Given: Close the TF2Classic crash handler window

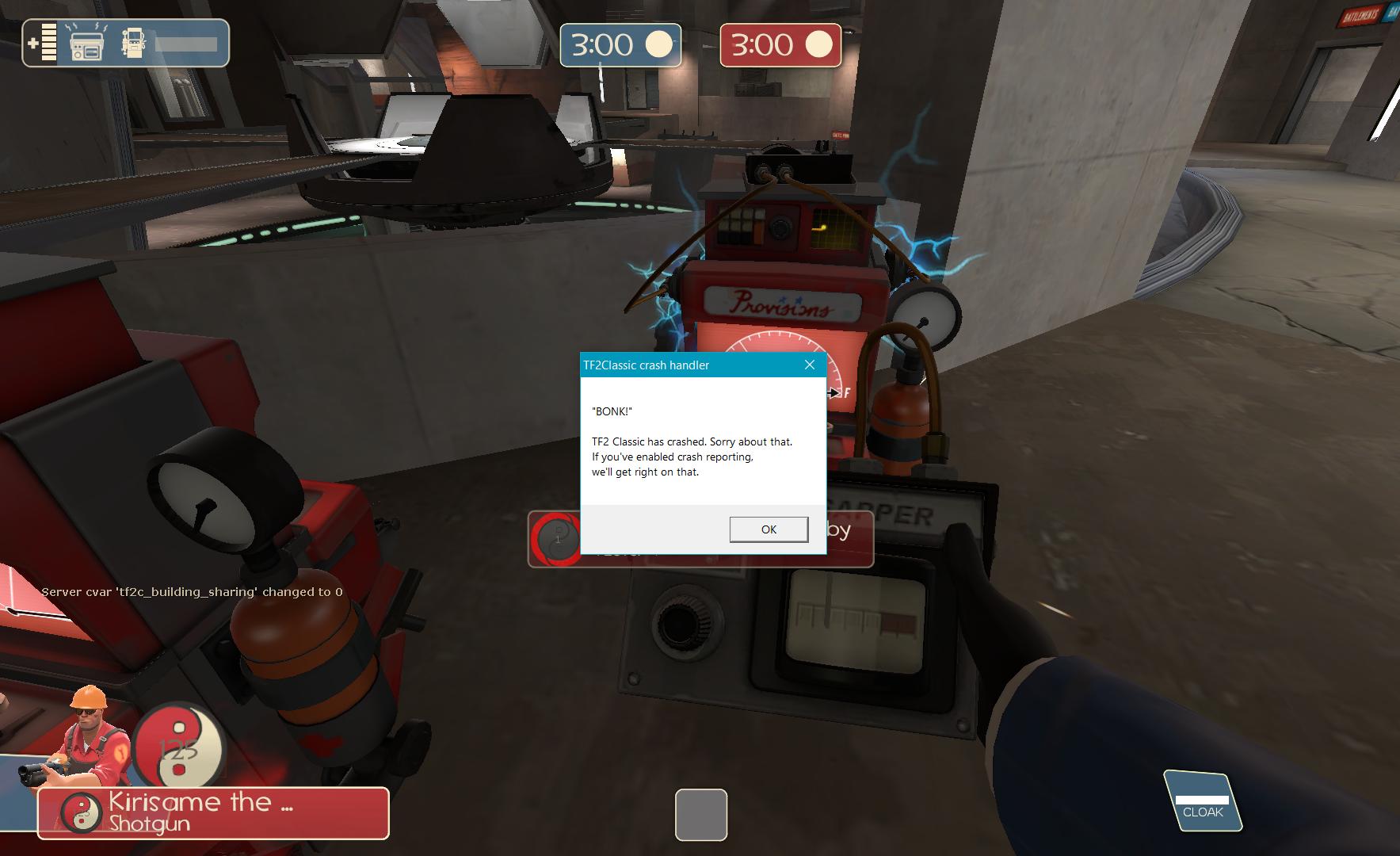Looking at the screenshot, I should [x=810, y=365].
